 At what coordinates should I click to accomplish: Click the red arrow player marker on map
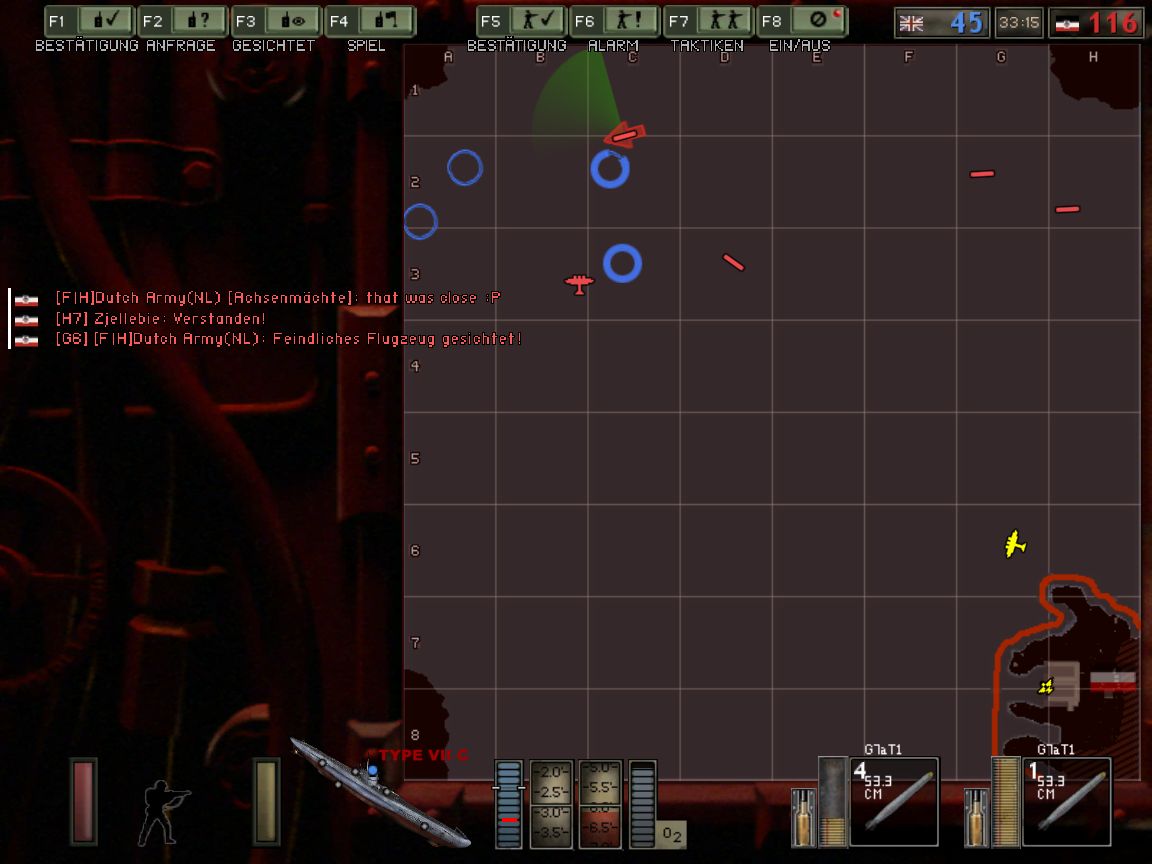point(625,135)
